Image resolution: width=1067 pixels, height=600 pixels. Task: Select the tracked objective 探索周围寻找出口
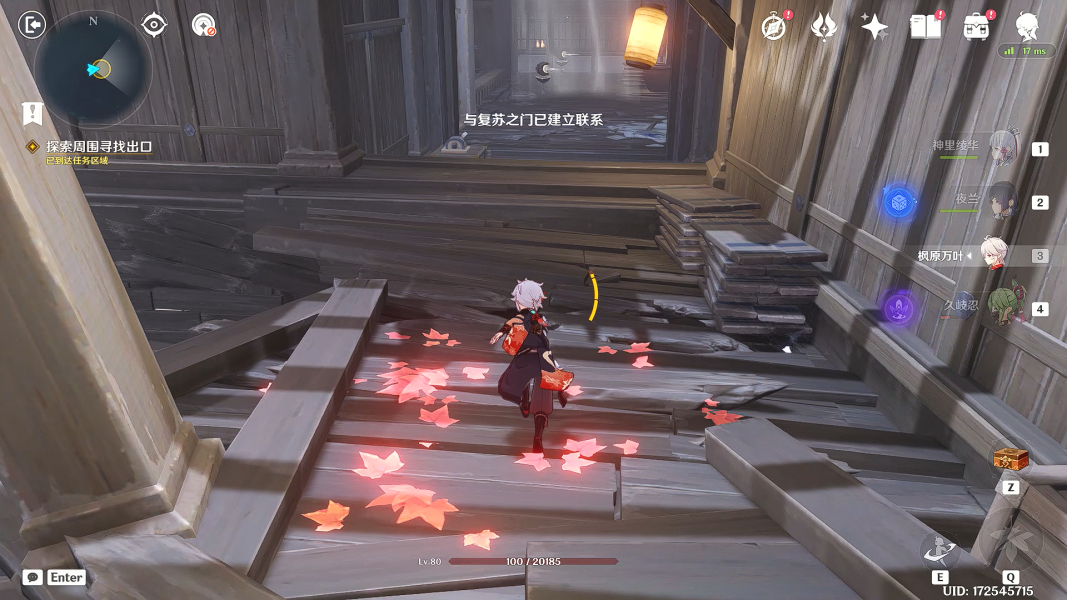98,146
